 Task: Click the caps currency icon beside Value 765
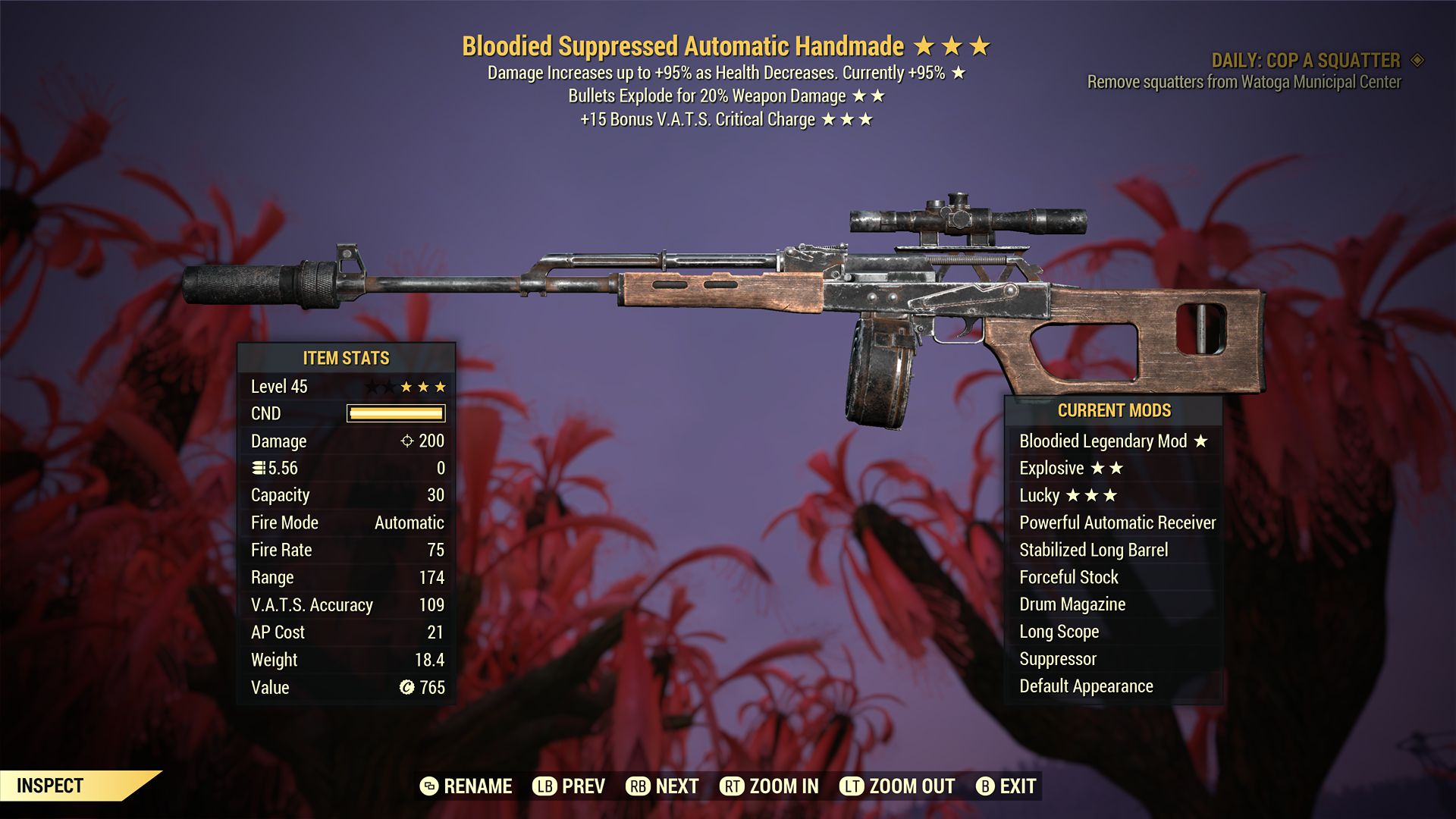point(406,687)
